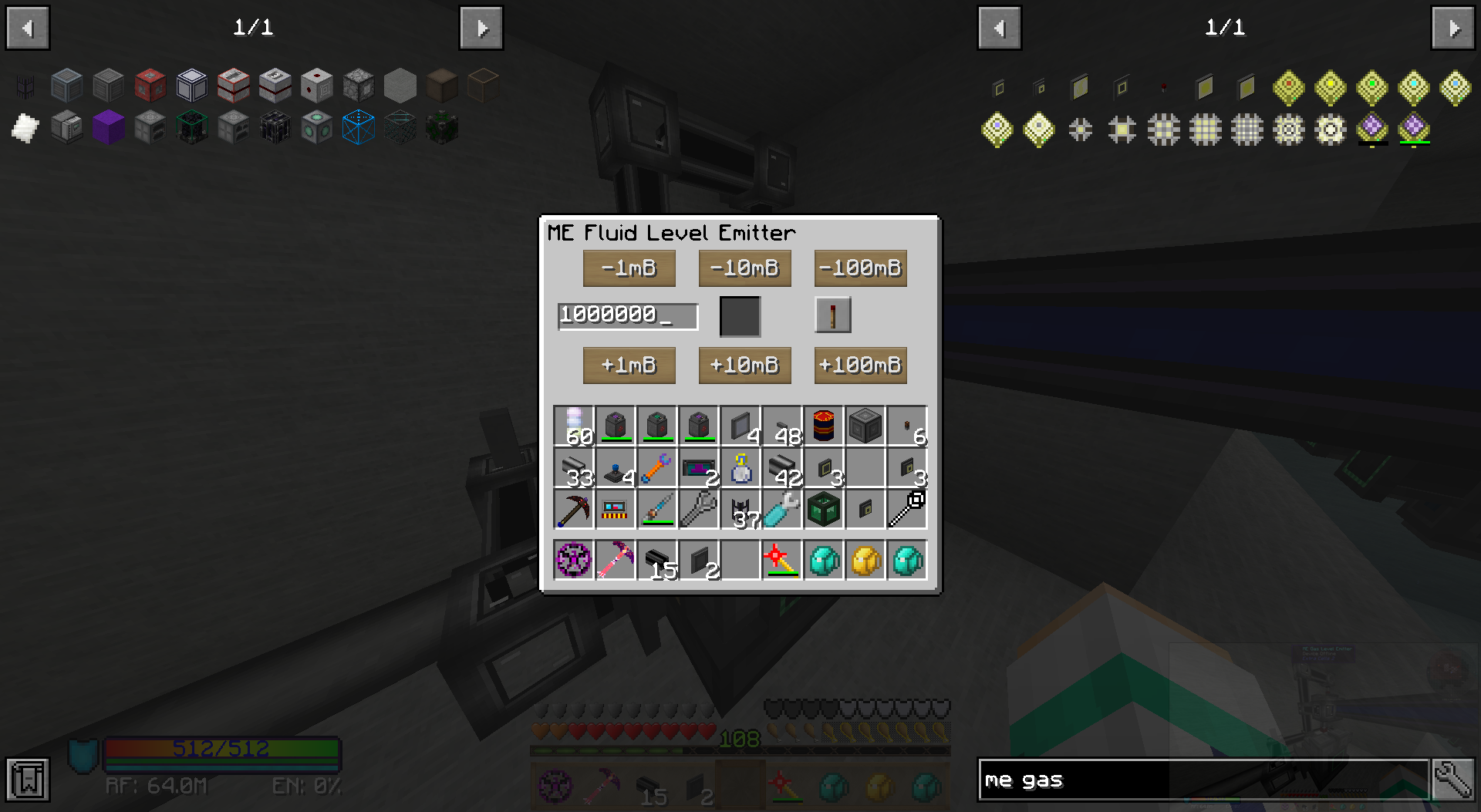Toggle redstone mode with the redstone torch button
Viewport: 1481px width, 812px height.
tap(833, 316)
